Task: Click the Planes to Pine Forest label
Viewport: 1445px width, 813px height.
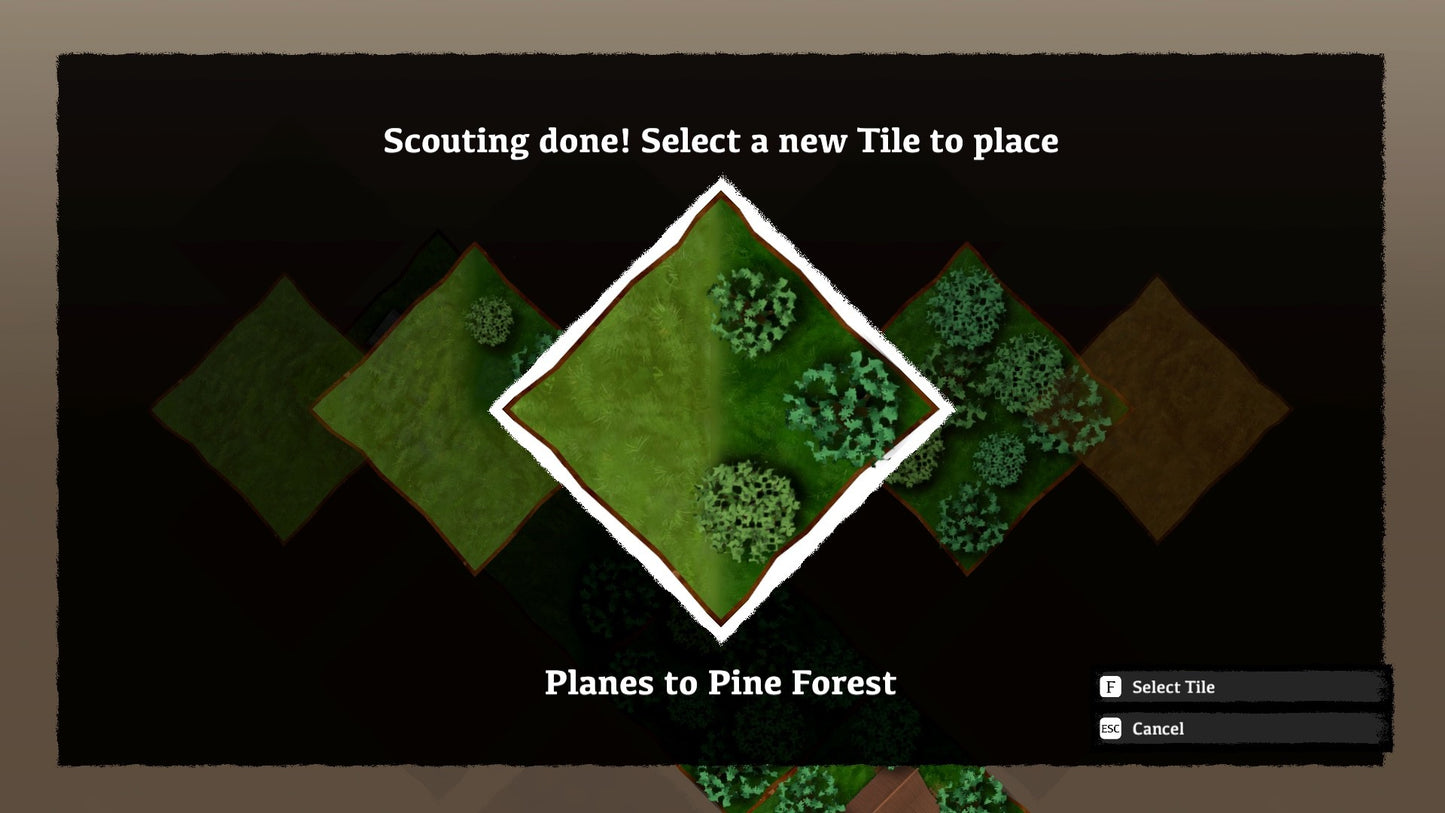Action: (x=720, y=683)
